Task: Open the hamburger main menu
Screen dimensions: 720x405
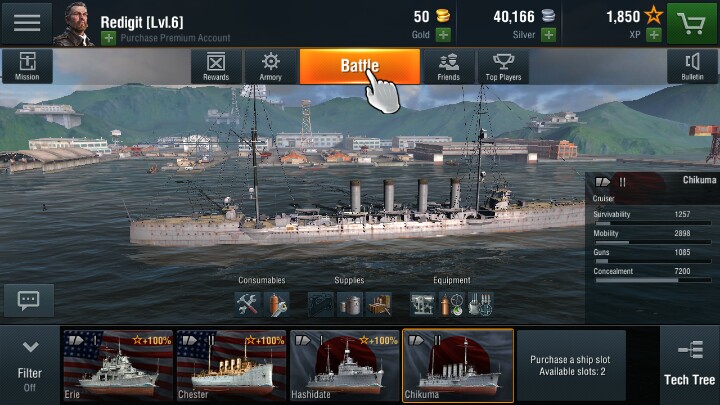Action: click(27, 23)
